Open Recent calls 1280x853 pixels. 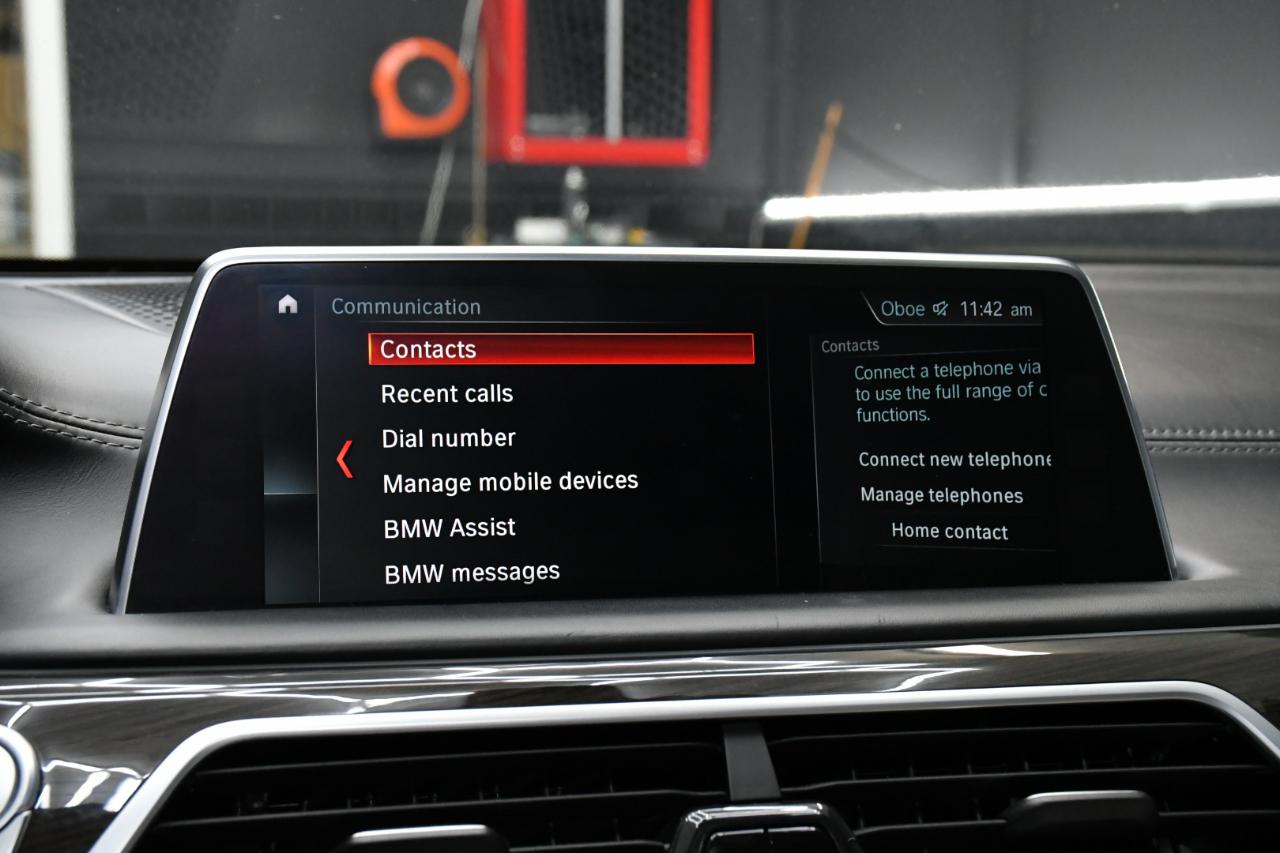446,393
